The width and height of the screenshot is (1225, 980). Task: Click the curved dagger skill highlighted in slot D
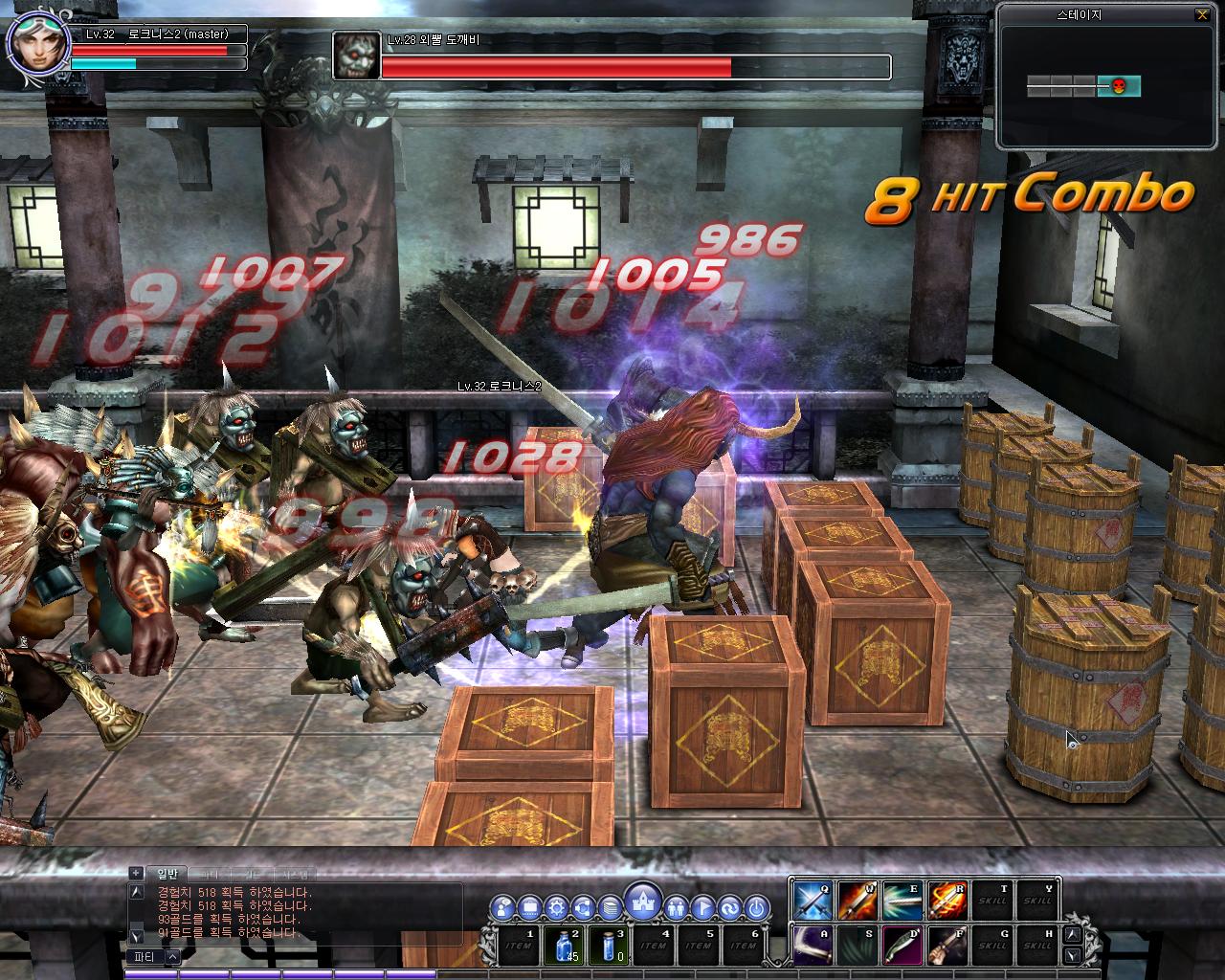[902, 945]
